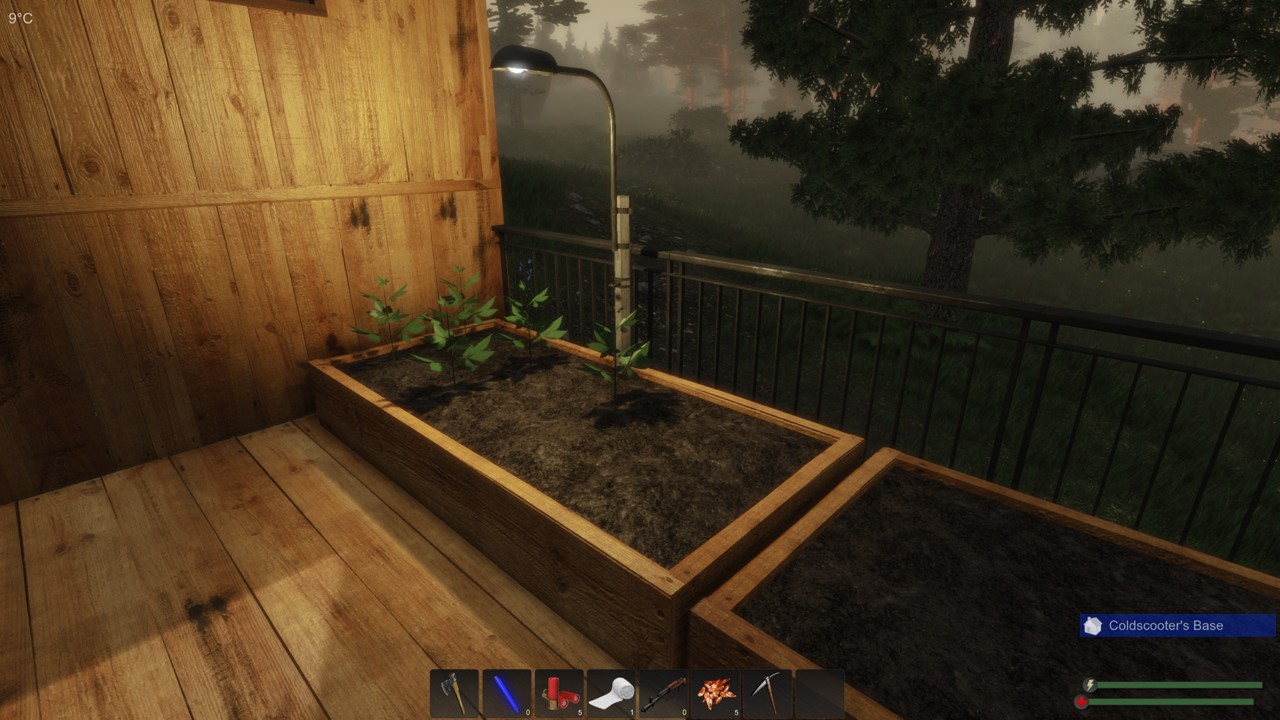Image resolution: width=1280 pixels, height=720 pixels.
Task: Select the pickaxe hotbar slot
Action: 767,693
